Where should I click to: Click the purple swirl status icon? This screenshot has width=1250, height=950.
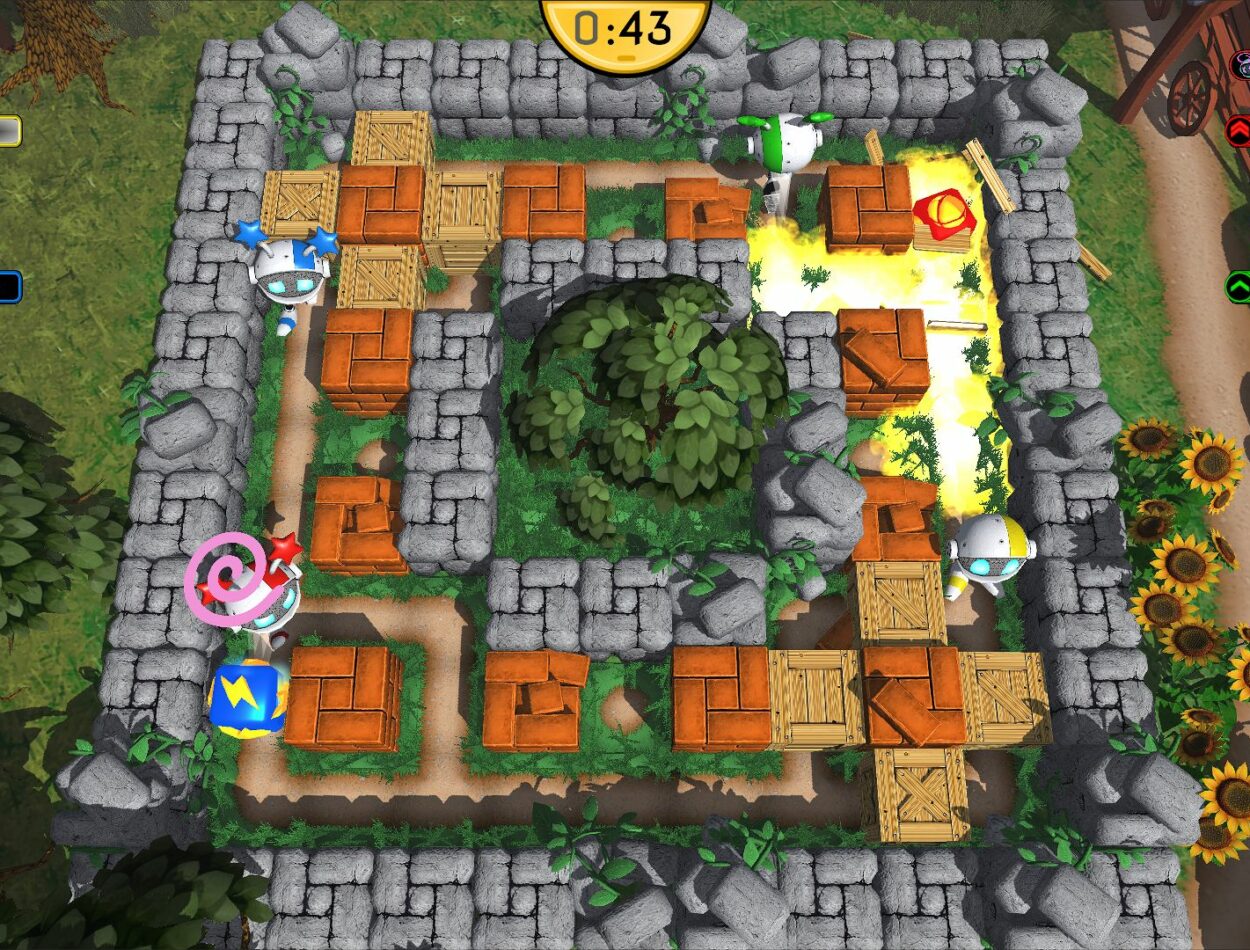tap(224, 580)
